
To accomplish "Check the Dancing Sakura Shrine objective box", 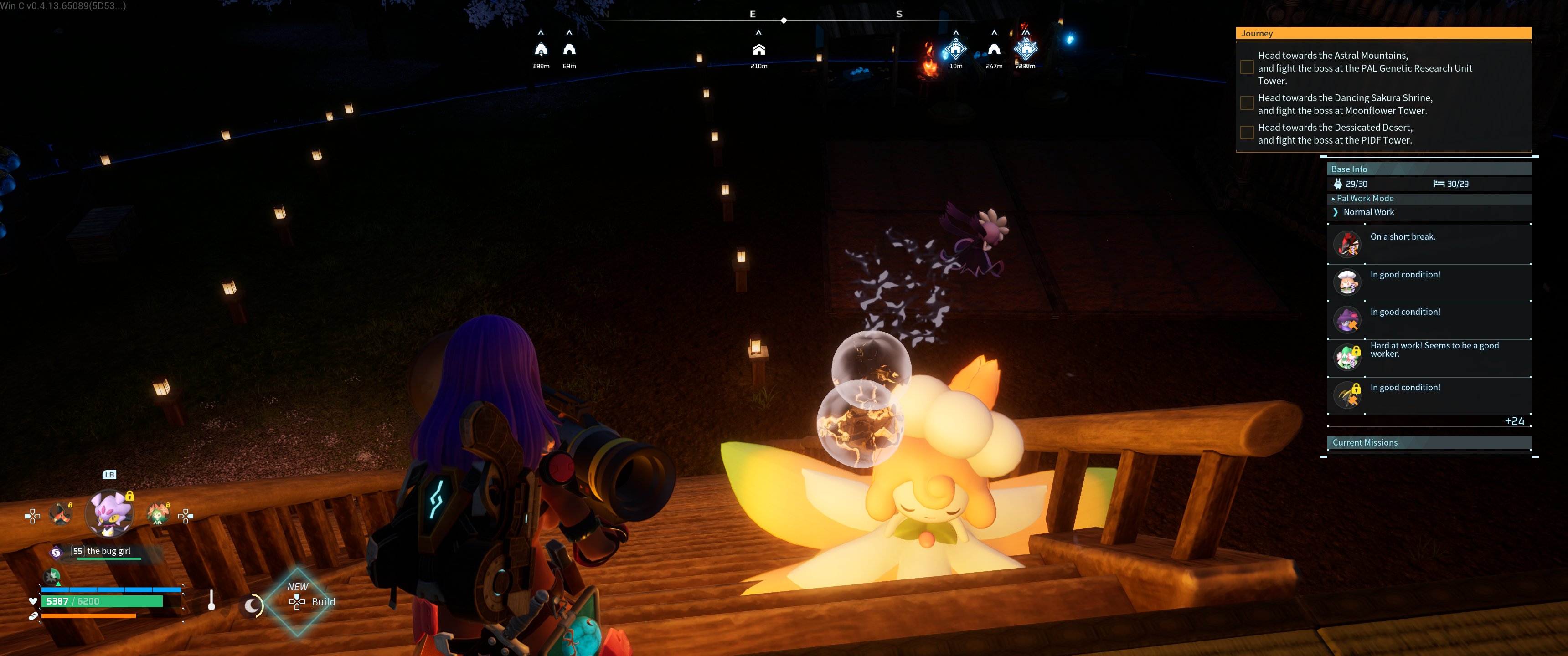I will tap(1247, 103).
